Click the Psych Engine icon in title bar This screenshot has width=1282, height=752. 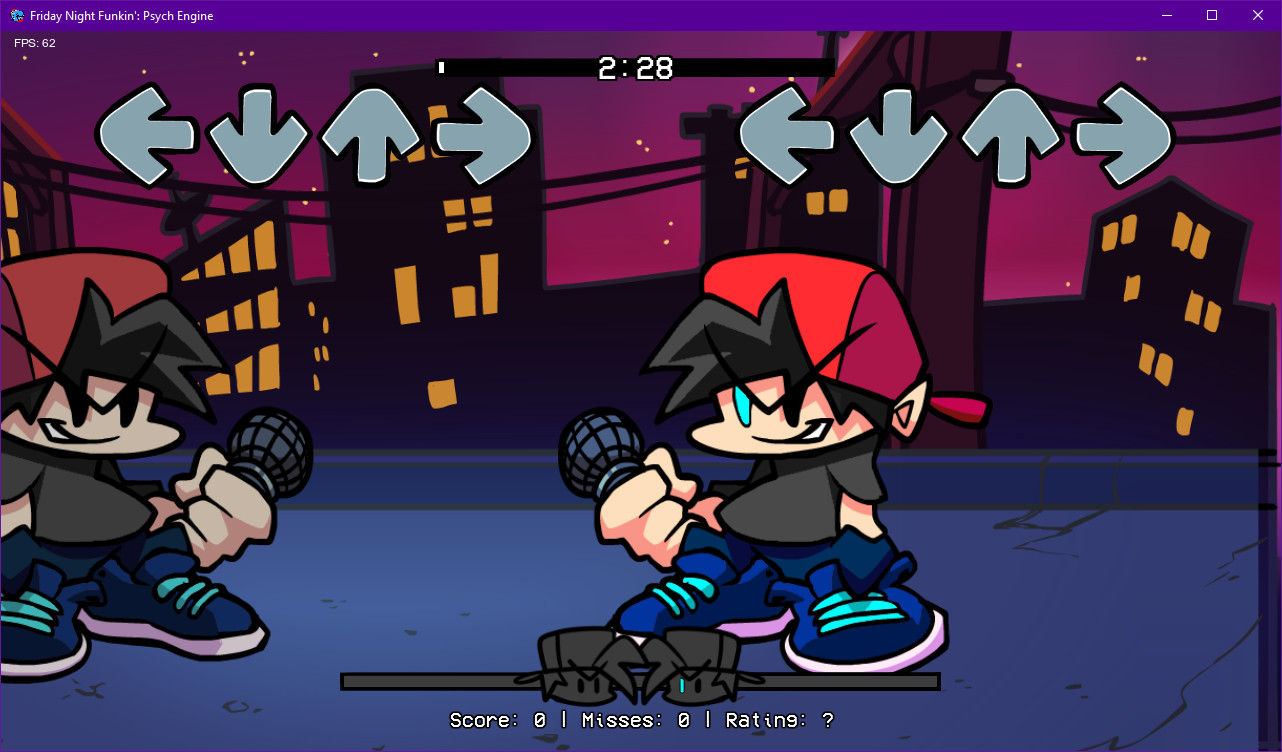point(16,15)
